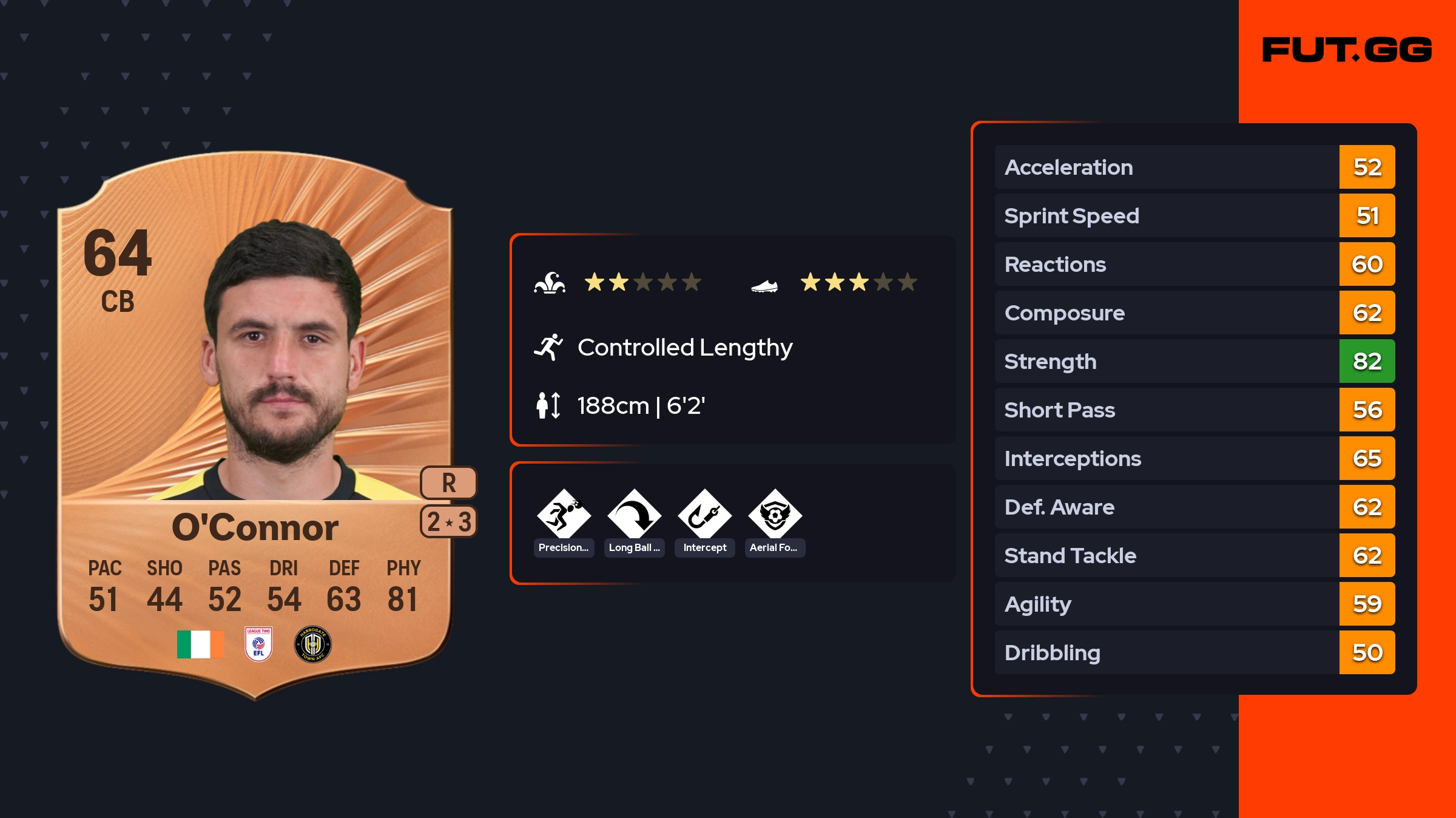Click the EFL League Two badge
This screenshot has height=818, width=1456.
(x=258, y=644)
